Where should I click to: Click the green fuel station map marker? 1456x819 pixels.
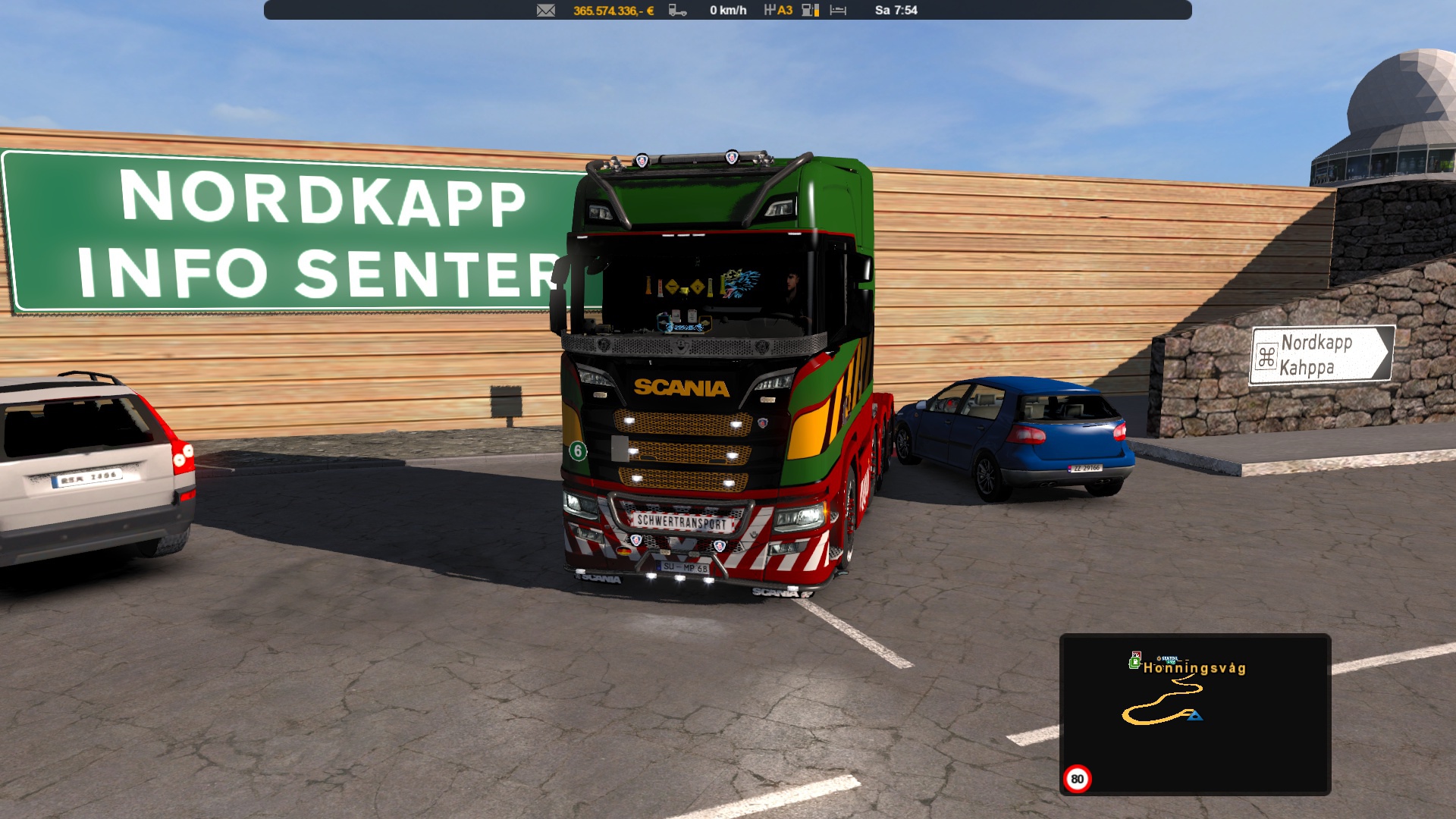pyautogui.click(x=1134, y=662)
